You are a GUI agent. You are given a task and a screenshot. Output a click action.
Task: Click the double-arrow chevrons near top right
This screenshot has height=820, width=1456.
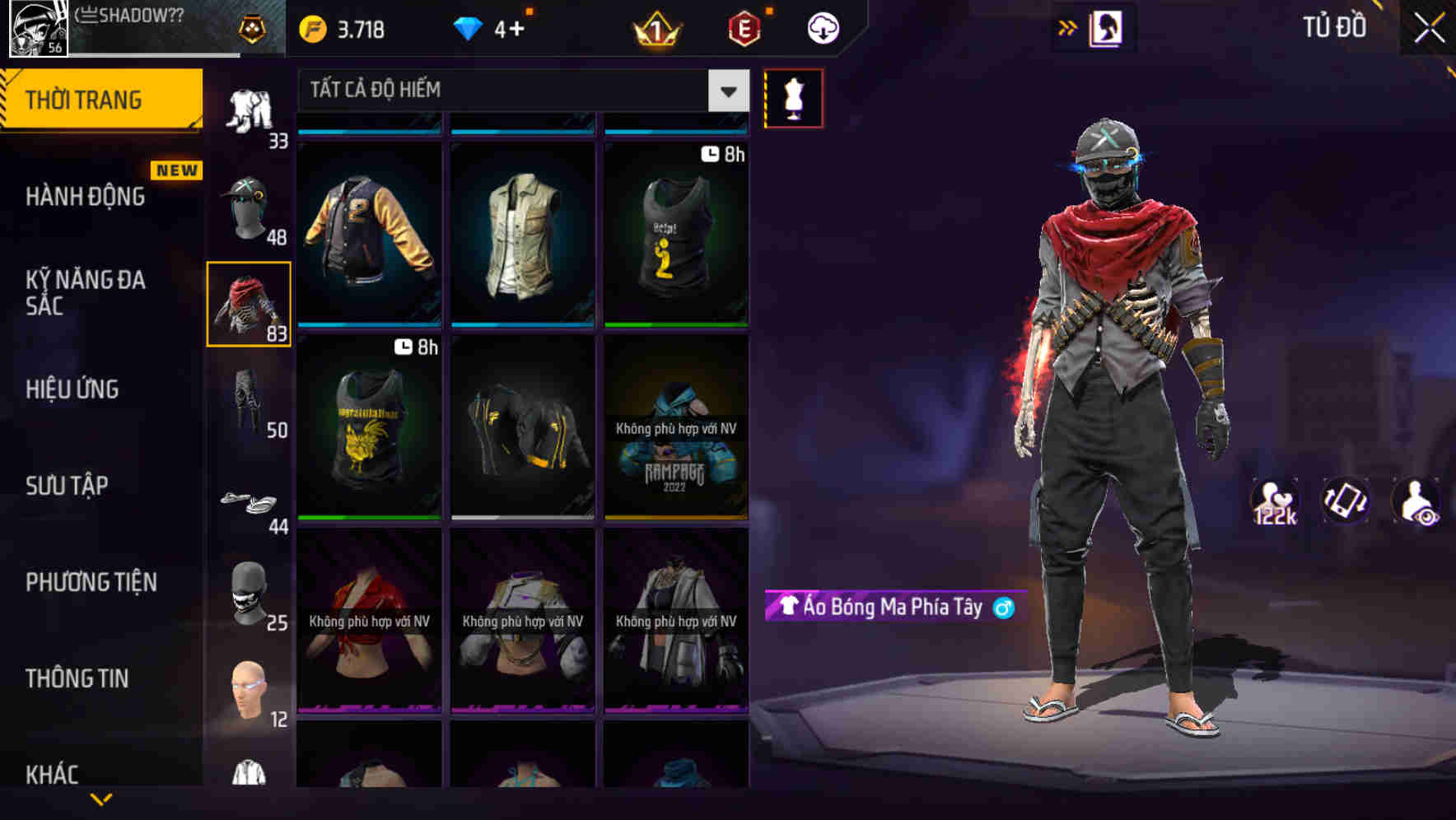pyautogui.click(x=1068, y=26)
